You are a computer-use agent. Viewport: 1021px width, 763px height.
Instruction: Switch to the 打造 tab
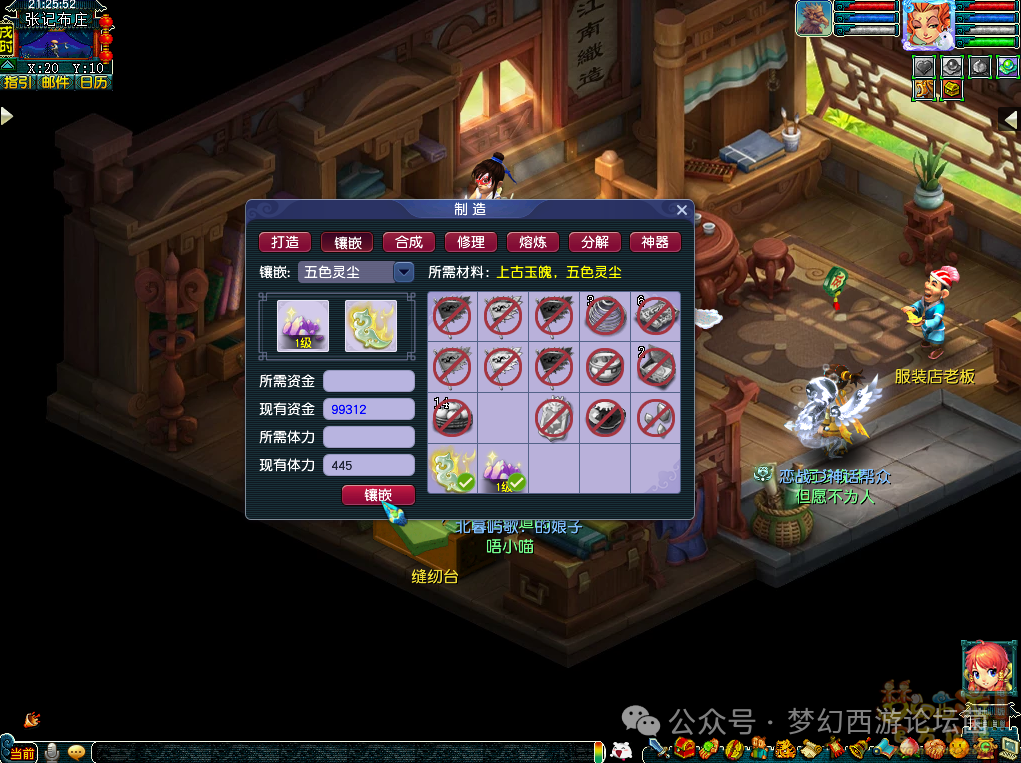coord(285,242)
